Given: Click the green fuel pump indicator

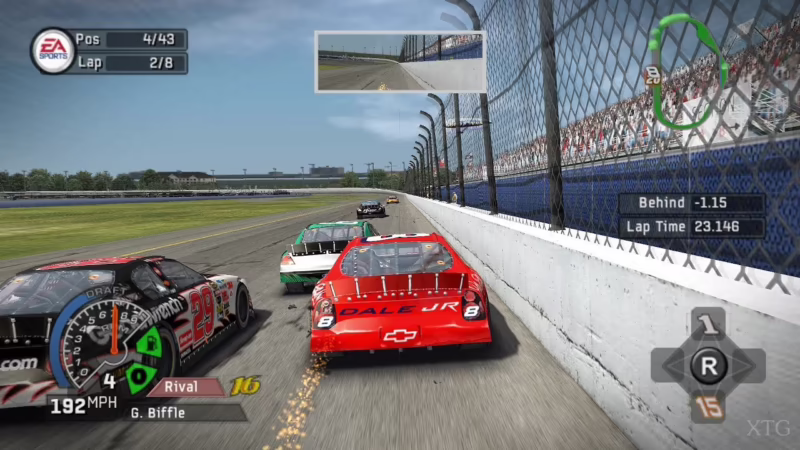Looking at the screenshot, I should coord(149,344).
